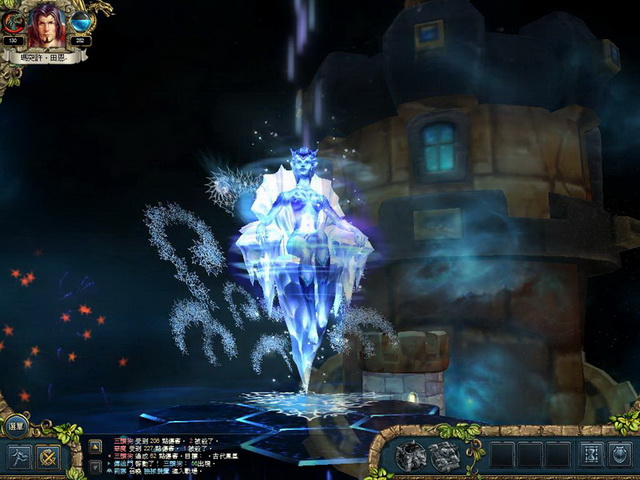The image size is (640, 480).
Task: Click the hourglass wait button
Action: [x=590, y=455]
